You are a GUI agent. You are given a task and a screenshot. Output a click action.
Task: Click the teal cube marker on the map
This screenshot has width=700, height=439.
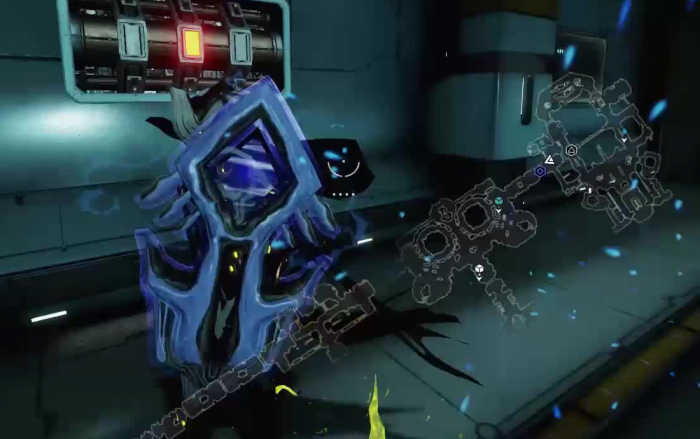[x=498, y=201]
